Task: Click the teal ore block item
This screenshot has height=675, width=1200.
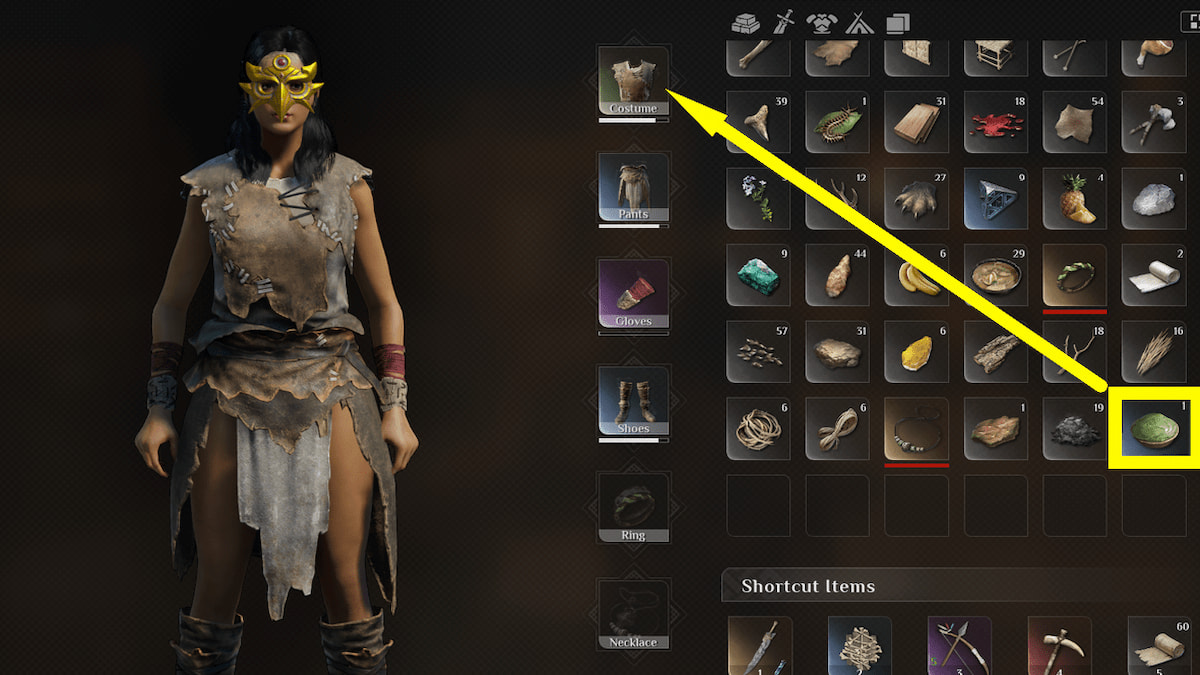Action: [758, 276]
